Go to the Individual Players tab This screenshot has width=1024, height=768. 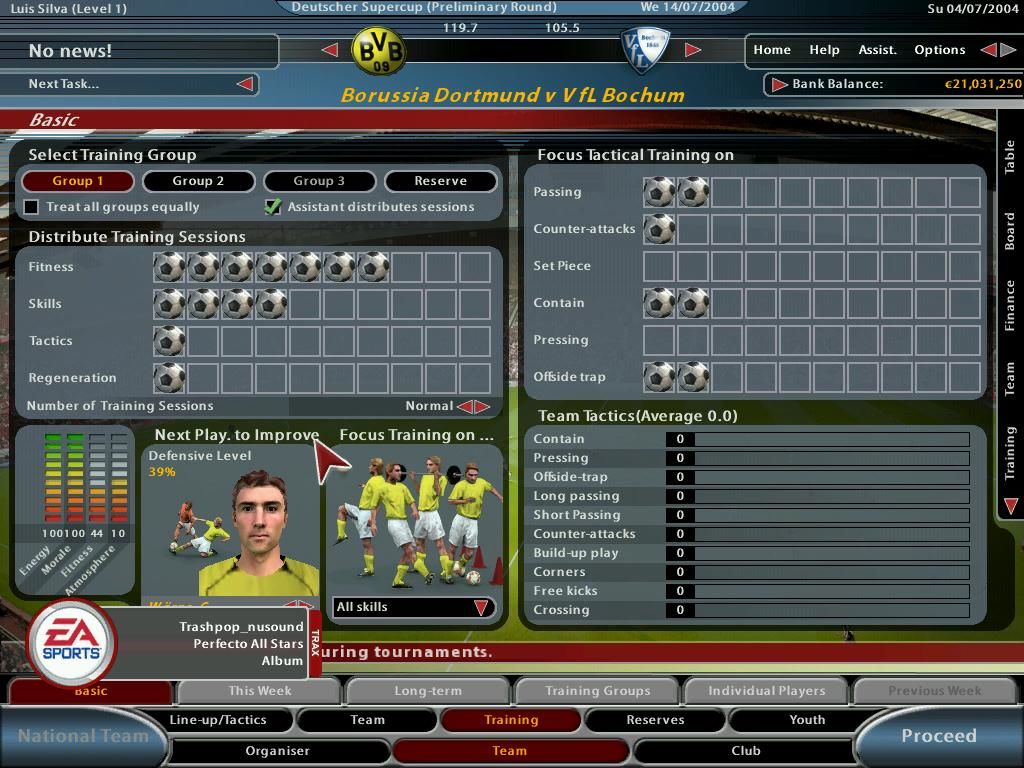tap(766, 691)
